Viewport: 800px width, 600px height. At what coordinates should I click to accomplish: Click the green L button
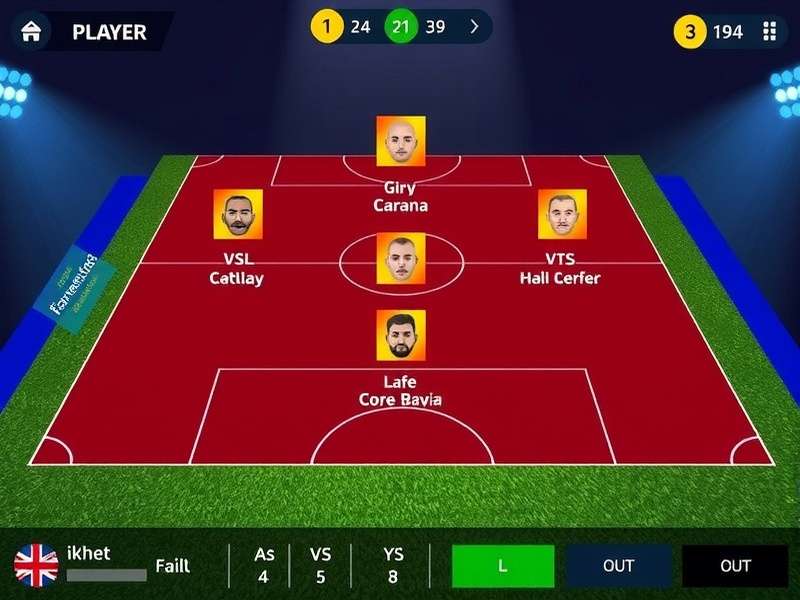pyautogui.click(x=502, y=566)
